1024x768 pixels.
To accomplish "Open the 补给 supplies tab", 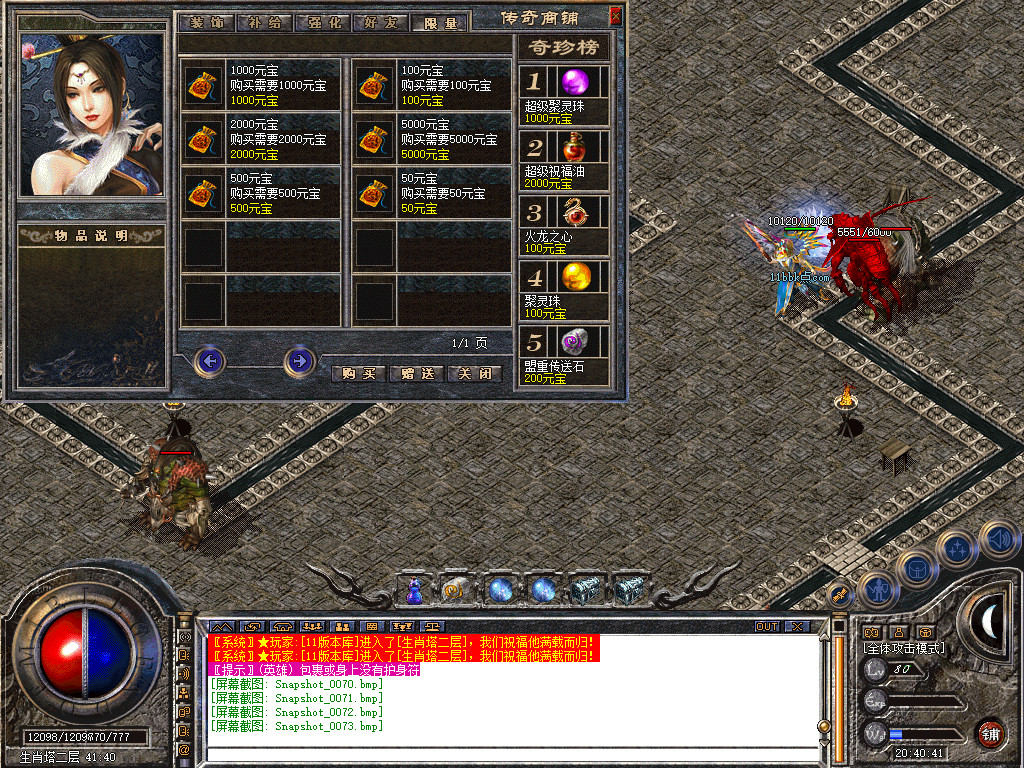I will (x=264, y=22).
